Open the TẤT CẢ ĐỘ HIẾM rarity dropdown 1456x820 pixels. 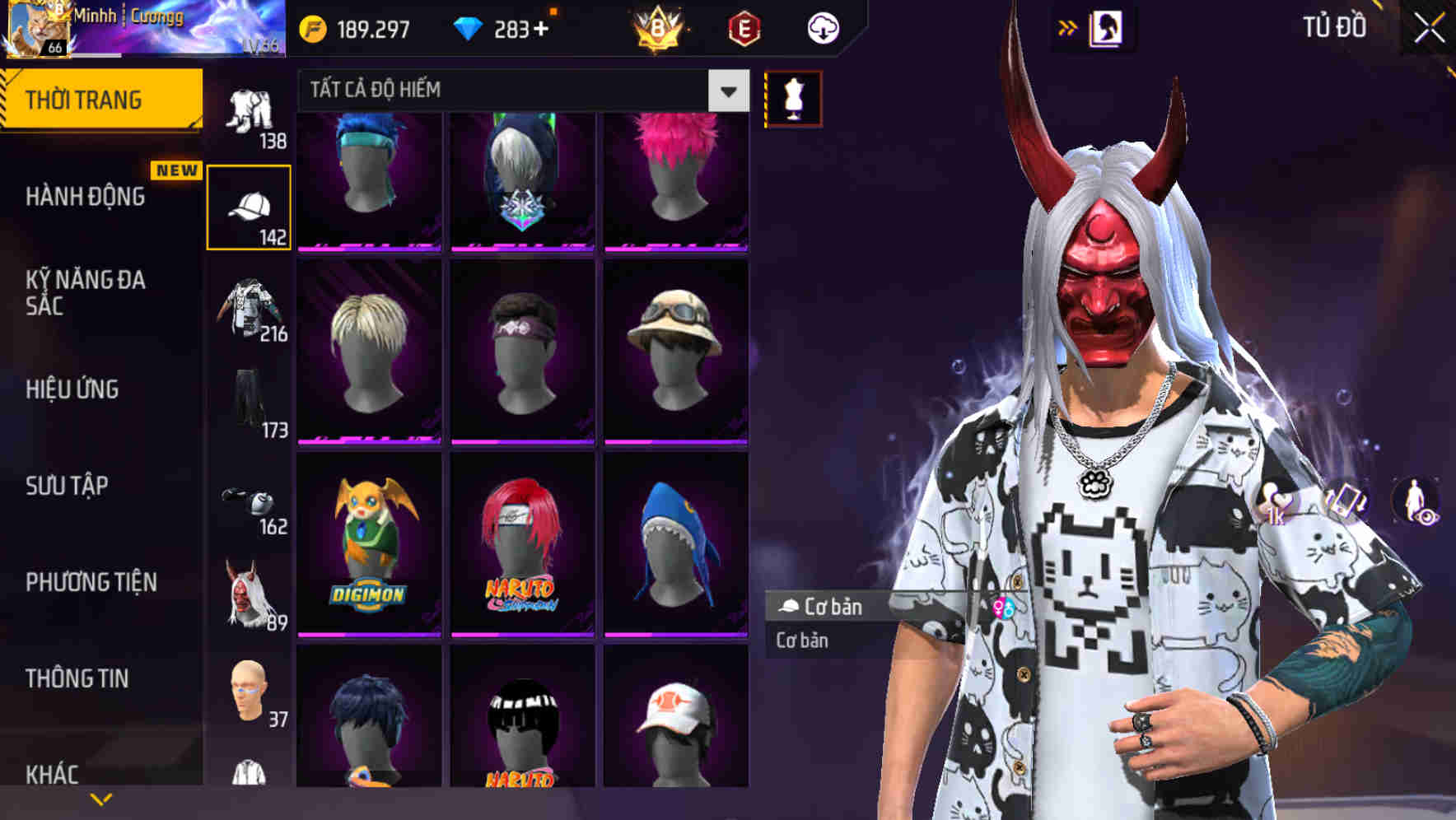[x=519, y=91]
